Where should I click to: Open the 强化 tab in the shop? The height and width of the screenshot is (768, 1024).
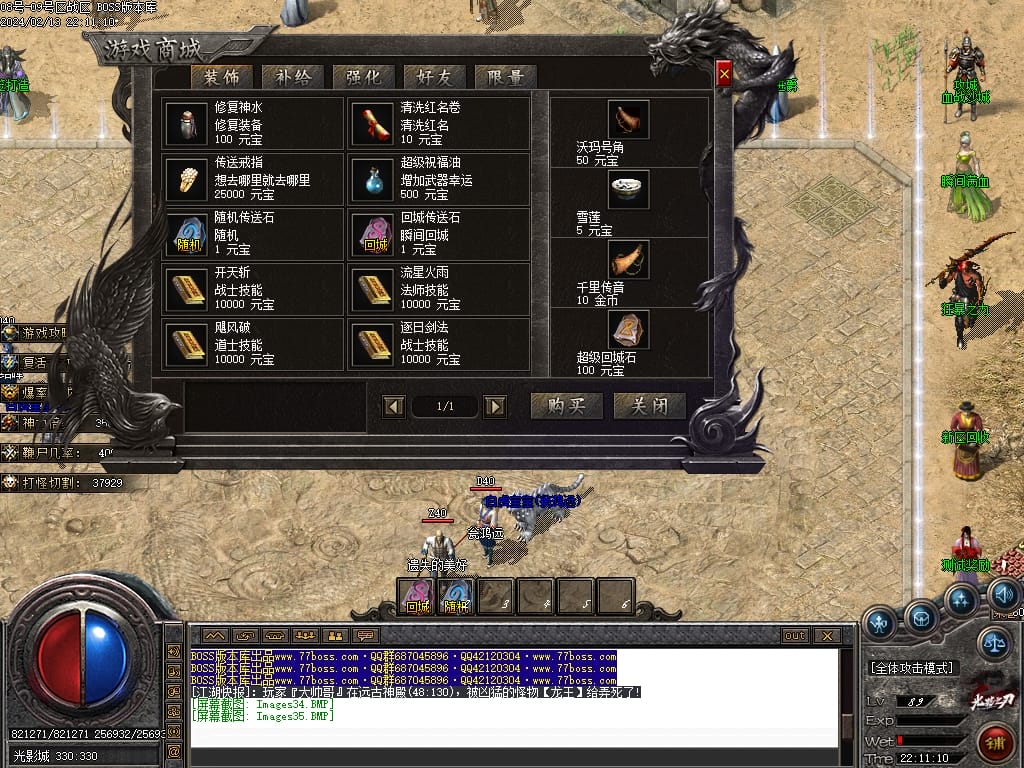[363, 77]
